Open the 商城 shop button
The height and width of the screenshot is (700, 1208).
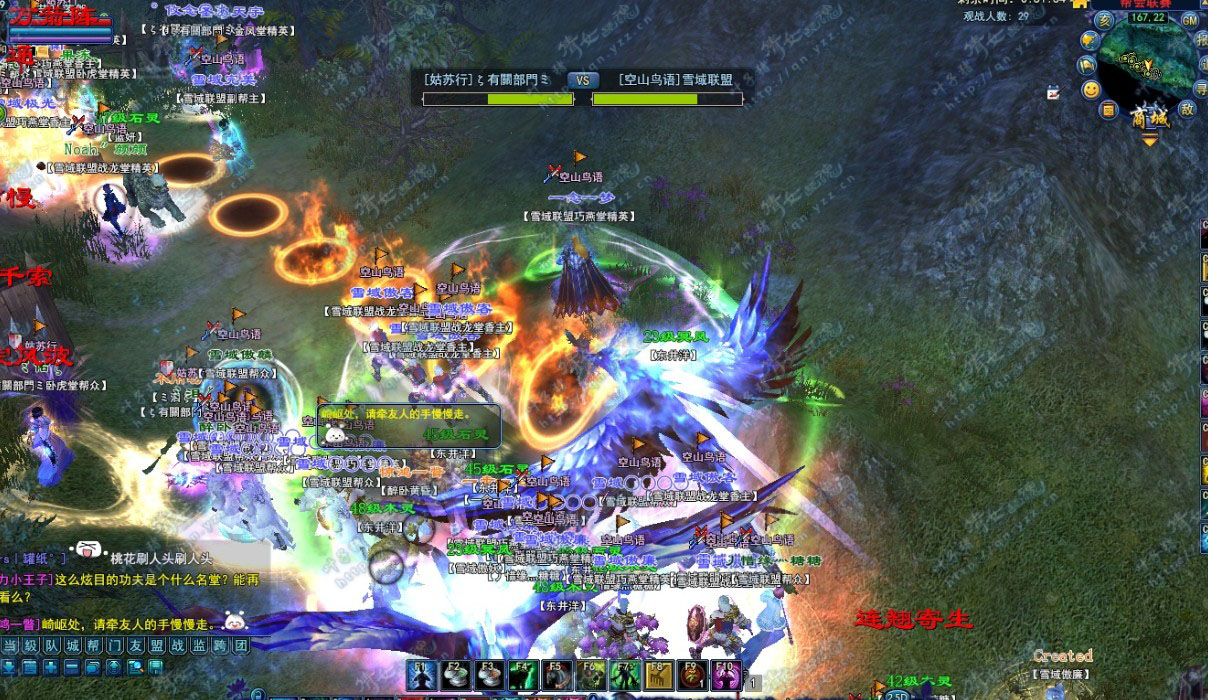click(1150, 118)
